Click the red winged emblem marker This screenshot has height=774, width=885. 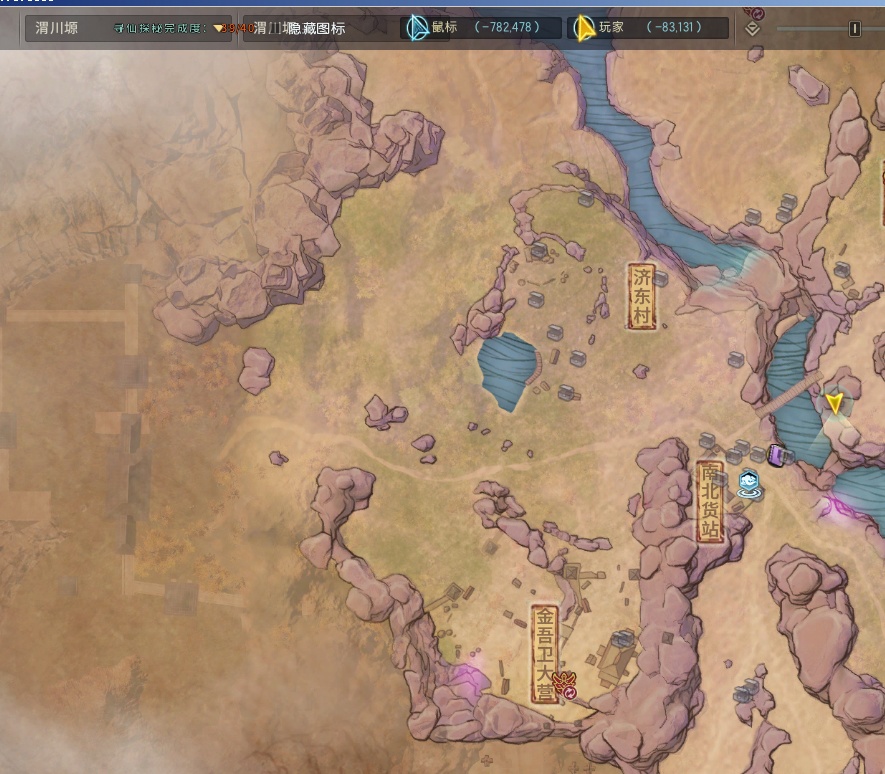[x=564, y=685]
